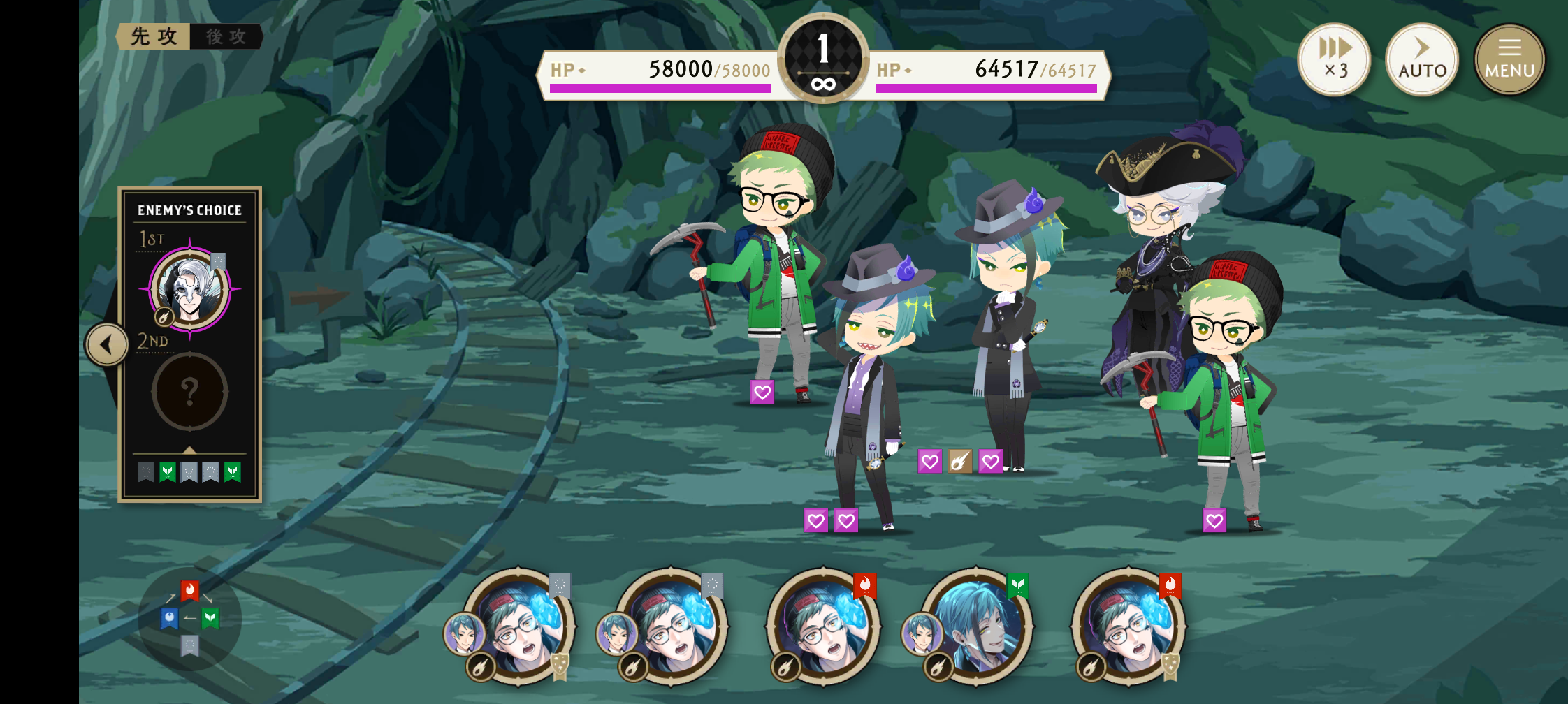Choose the fire card with shield badge
This screenshot has height=704, width=1568.
[1129, 626]
